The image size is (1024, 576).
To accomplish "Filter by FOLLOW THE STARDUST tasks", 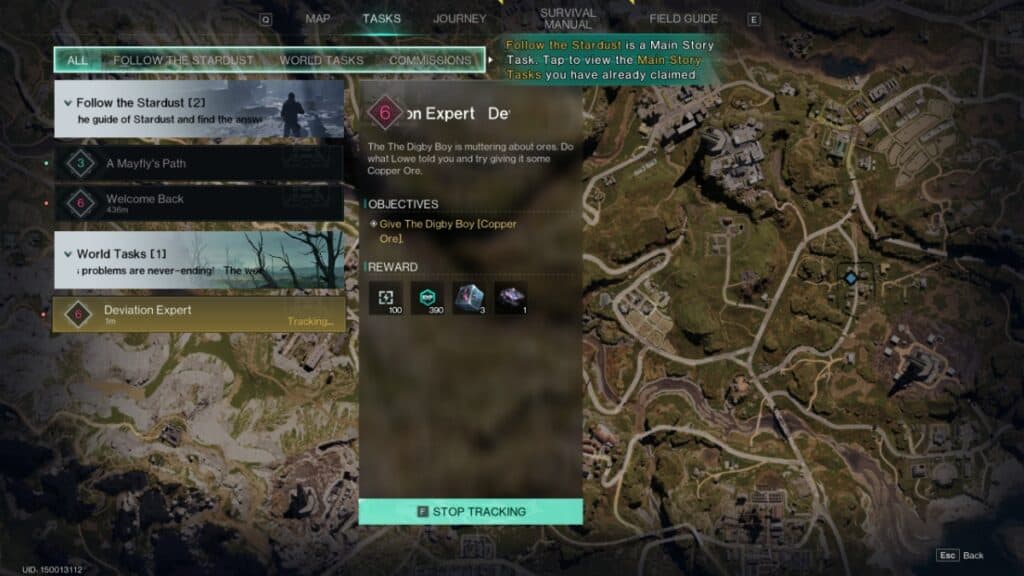I will pos(183,60).
